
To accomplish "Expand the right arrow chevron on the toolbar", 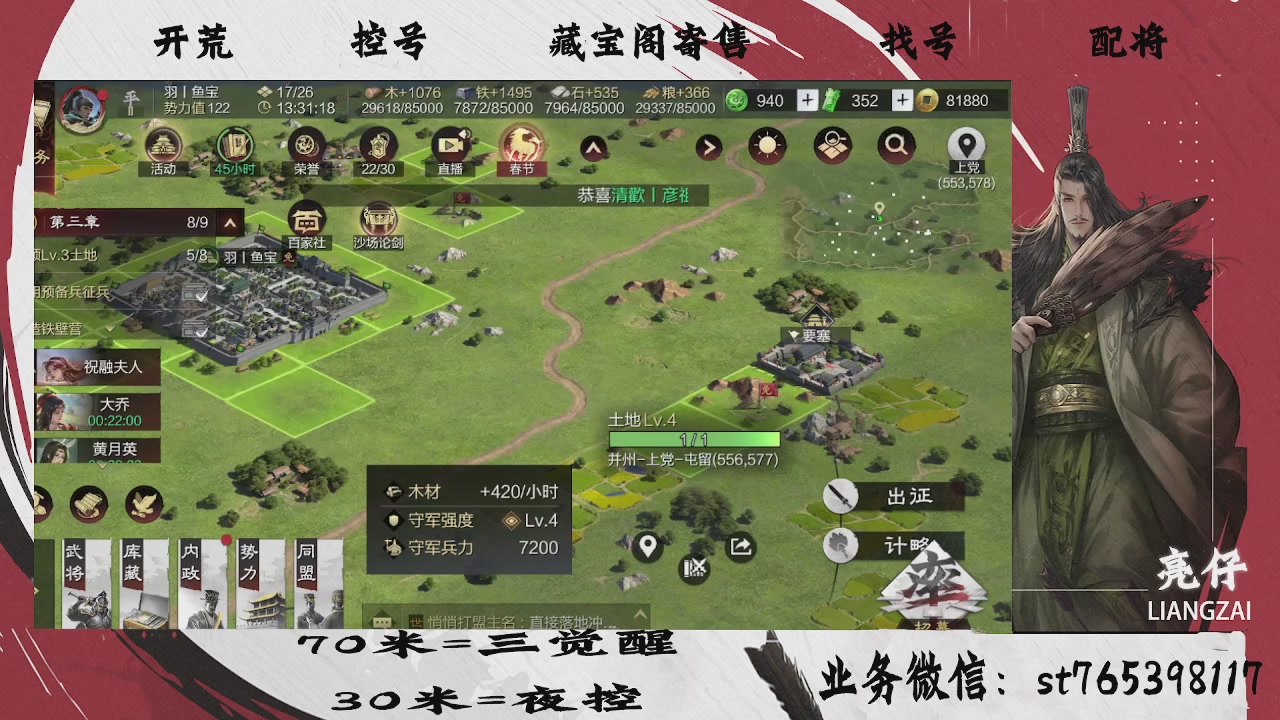I will [708, 146].
